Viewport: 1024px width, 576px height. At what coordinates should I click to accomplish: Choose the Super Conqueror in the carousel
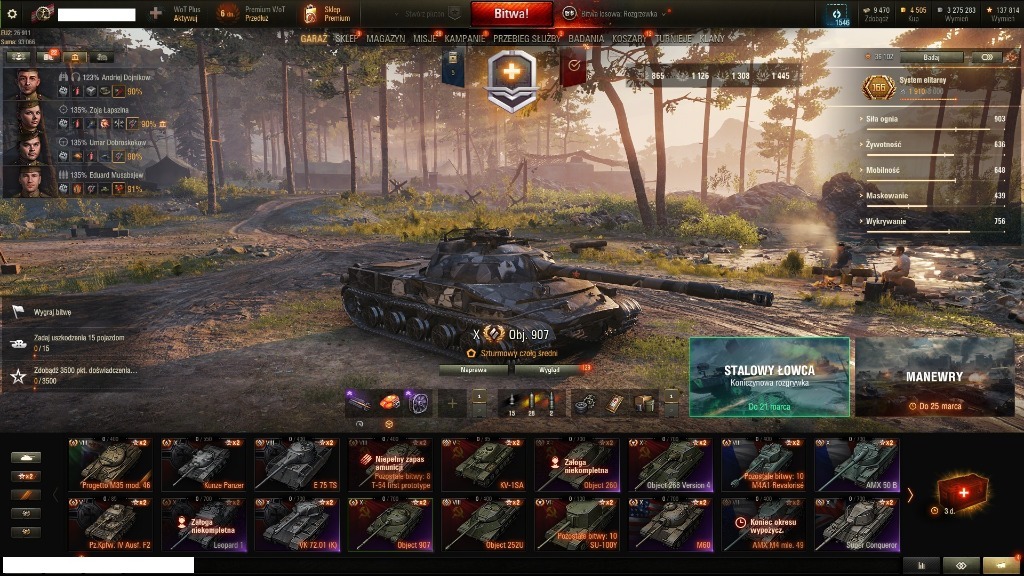pos(857,524)
